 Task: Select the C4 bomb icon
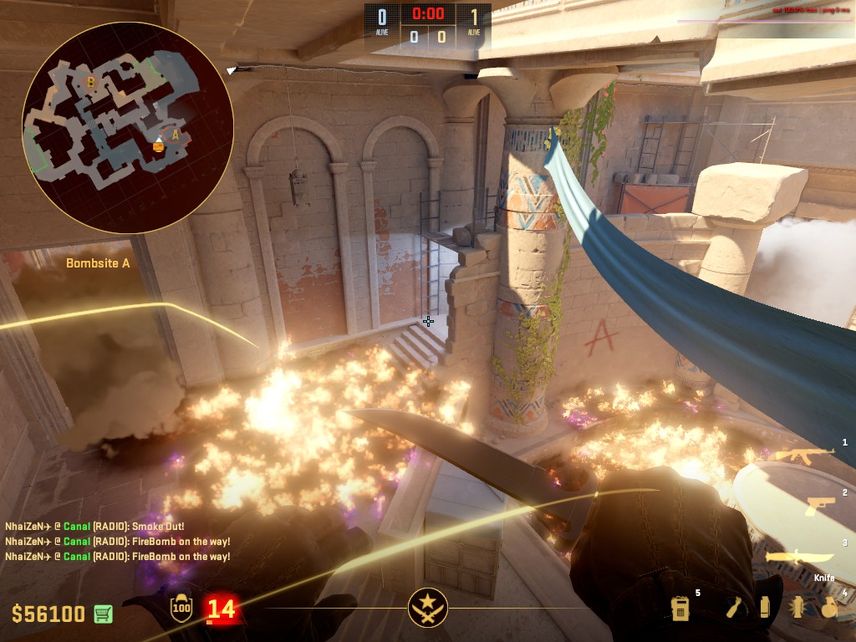(681, 607)
